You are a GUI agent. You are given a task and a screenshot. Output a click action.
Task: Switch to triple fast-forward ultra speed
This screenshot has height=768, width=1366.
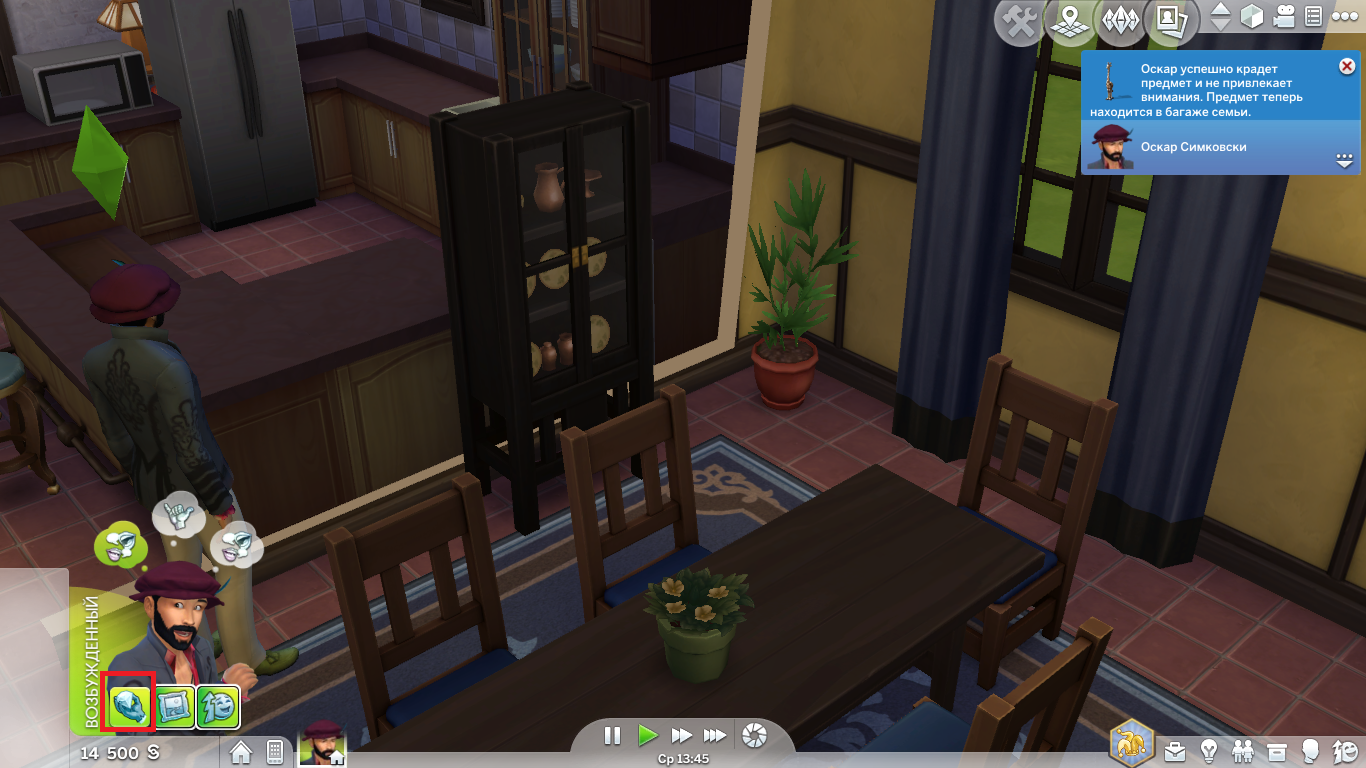tap(714, 736)
